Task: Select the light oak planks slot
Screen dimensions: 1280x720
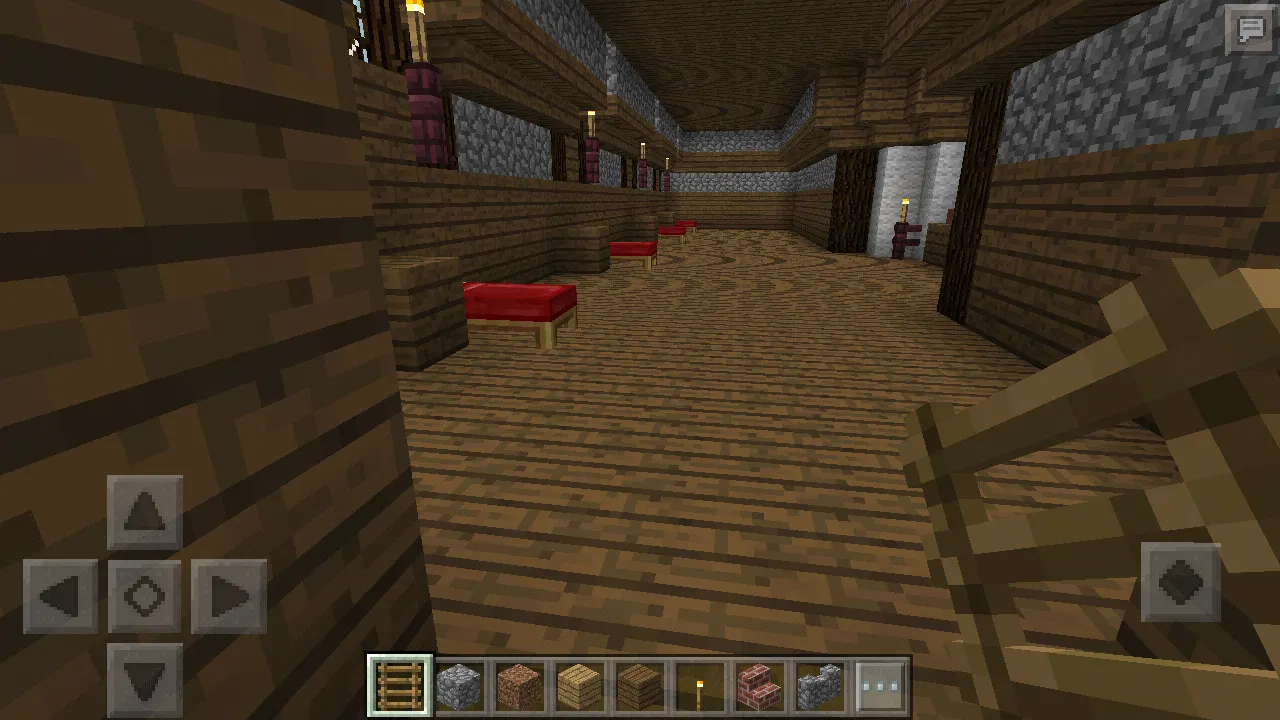Action: tap(579, 686)
